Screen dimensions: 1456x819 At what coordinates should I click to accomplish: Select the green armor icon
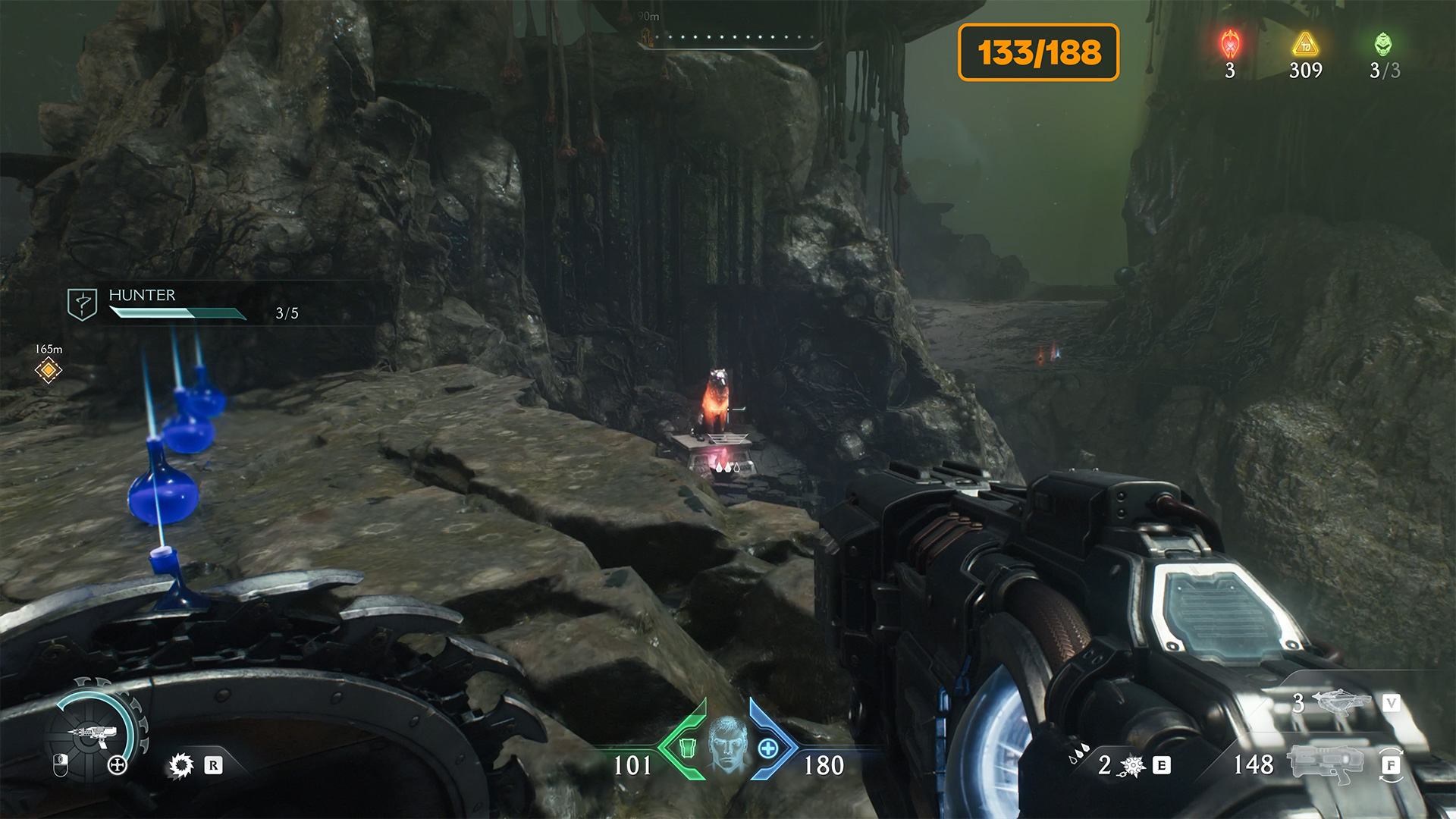pyautogui.click(x=687, y=748)
